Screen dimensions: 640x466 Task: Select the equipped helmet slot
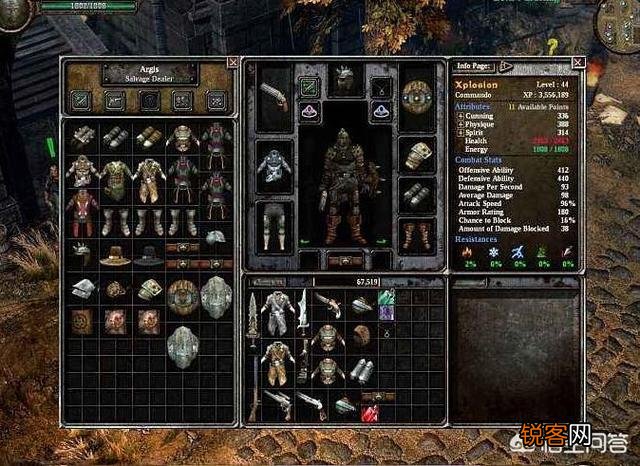click(x=344, y=82)
